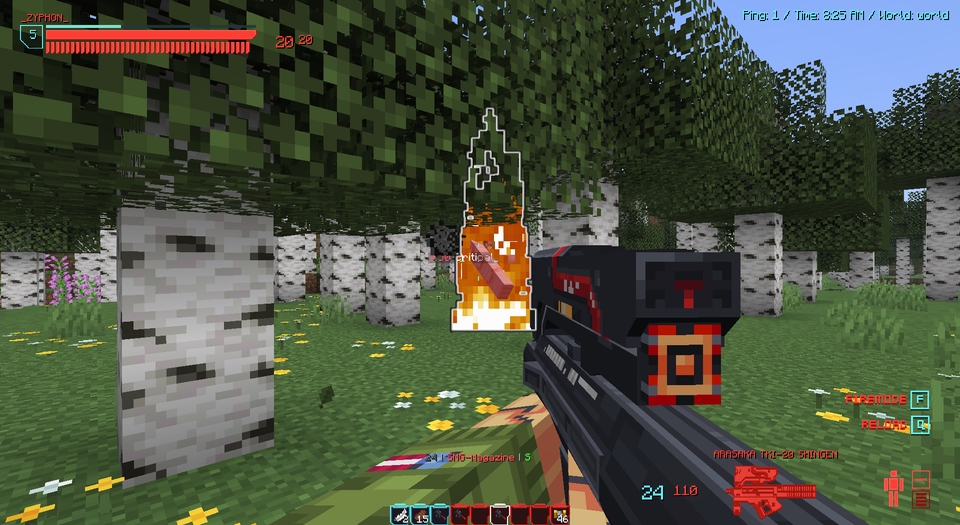This screenshot has width=960, height=525.
Task: Select the cooked meat slot with 15
Action: 420,515
